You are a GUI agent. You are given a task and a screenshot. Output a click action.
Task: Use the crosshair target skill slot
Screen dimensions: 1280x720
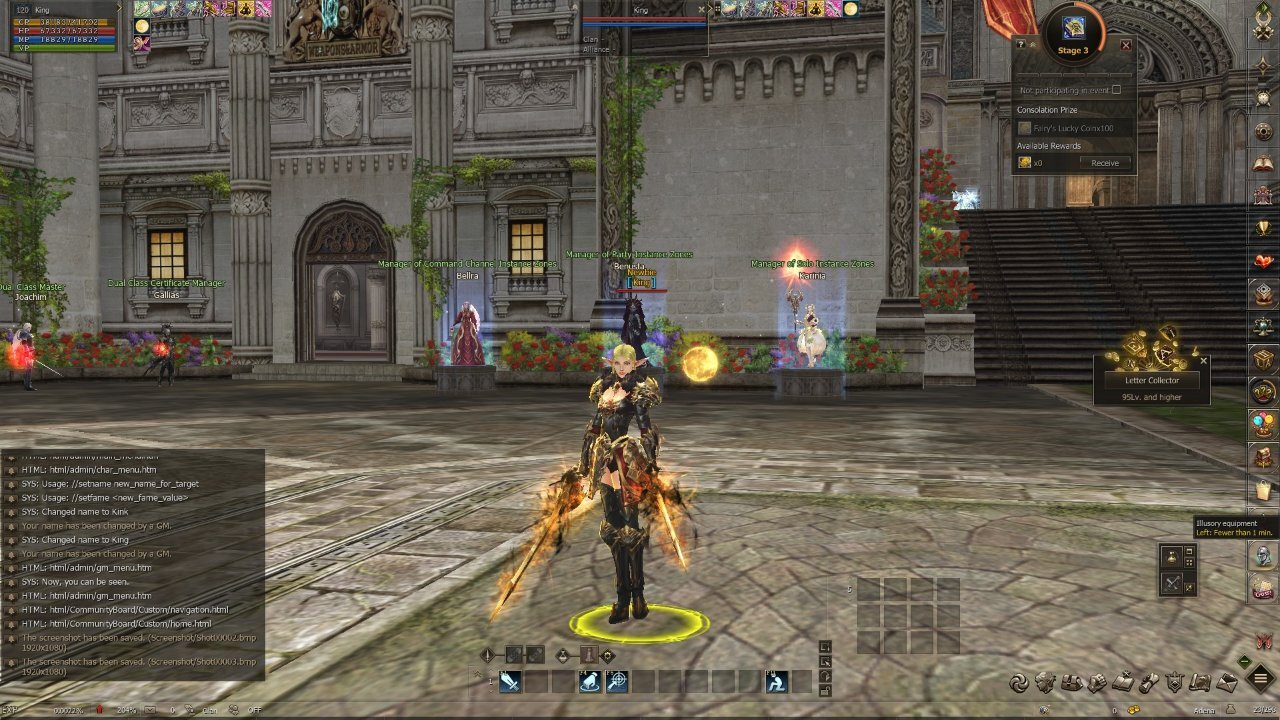[x=617, y=682]
